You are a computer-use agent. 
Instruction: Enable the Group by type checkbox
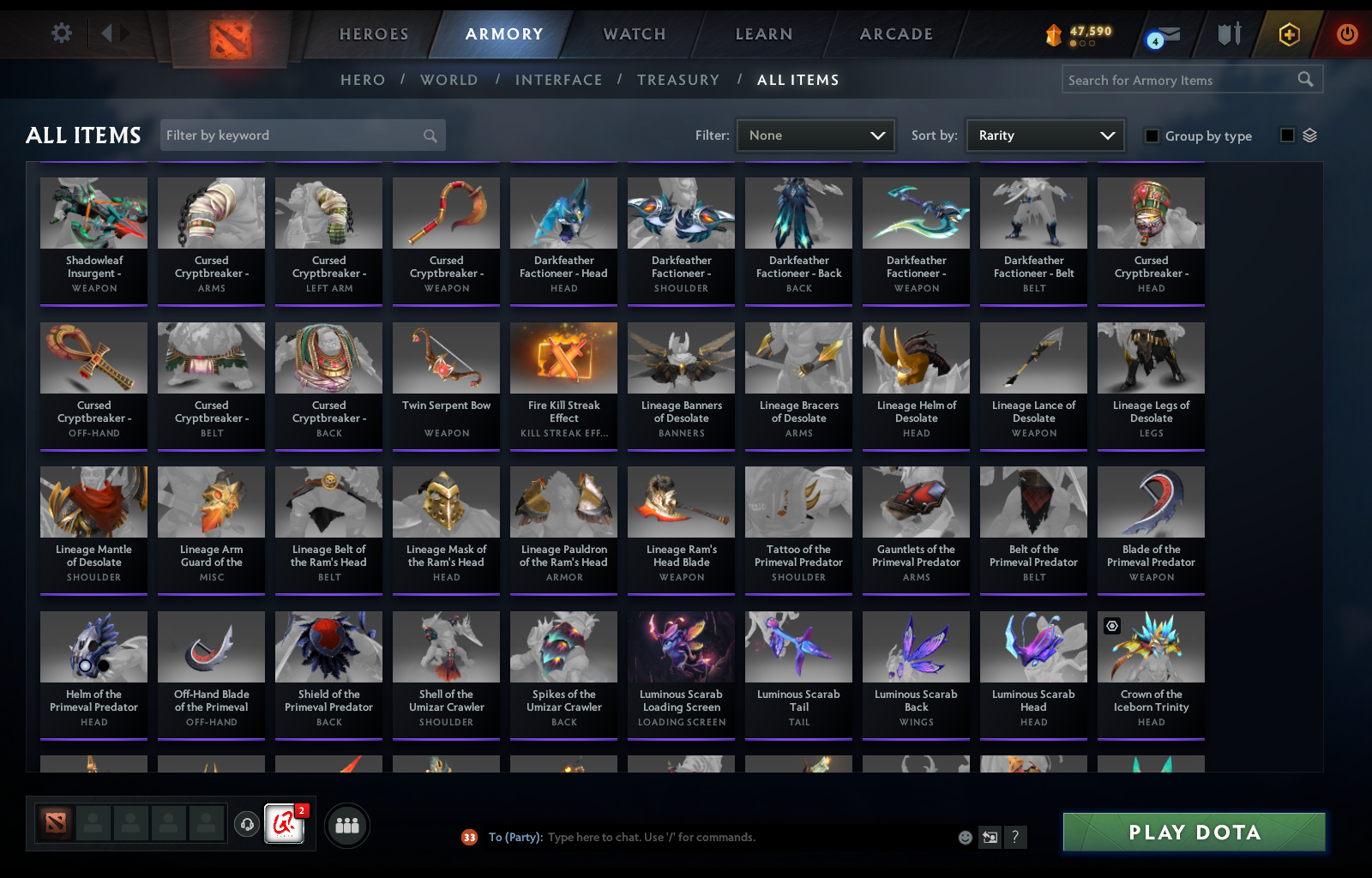(x=1151, y=135)
